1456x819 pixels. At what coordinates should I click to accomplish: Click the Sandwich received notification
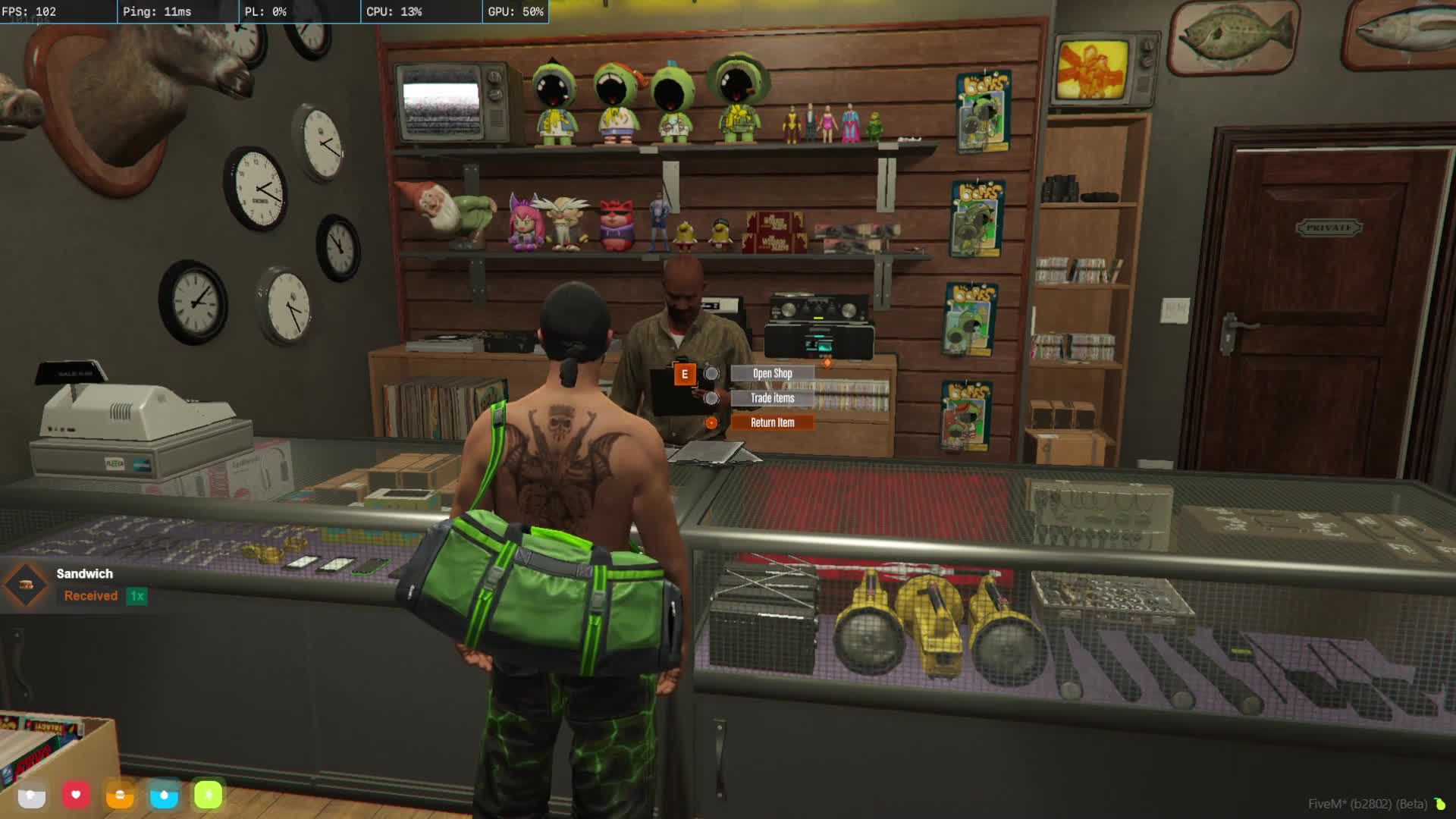83,585
